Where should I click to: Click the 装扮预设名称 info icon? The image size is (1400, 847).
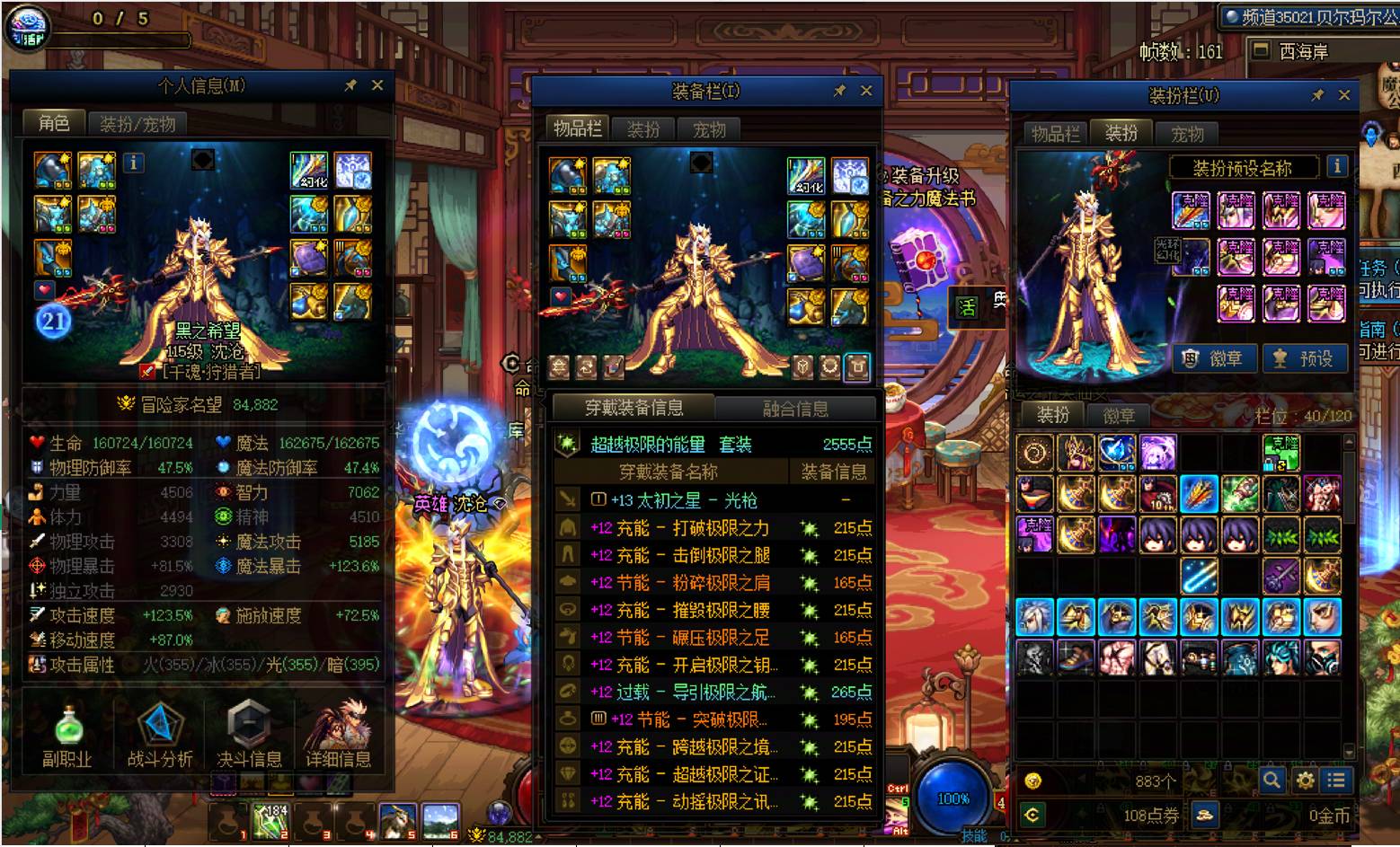pos(1336,166)
